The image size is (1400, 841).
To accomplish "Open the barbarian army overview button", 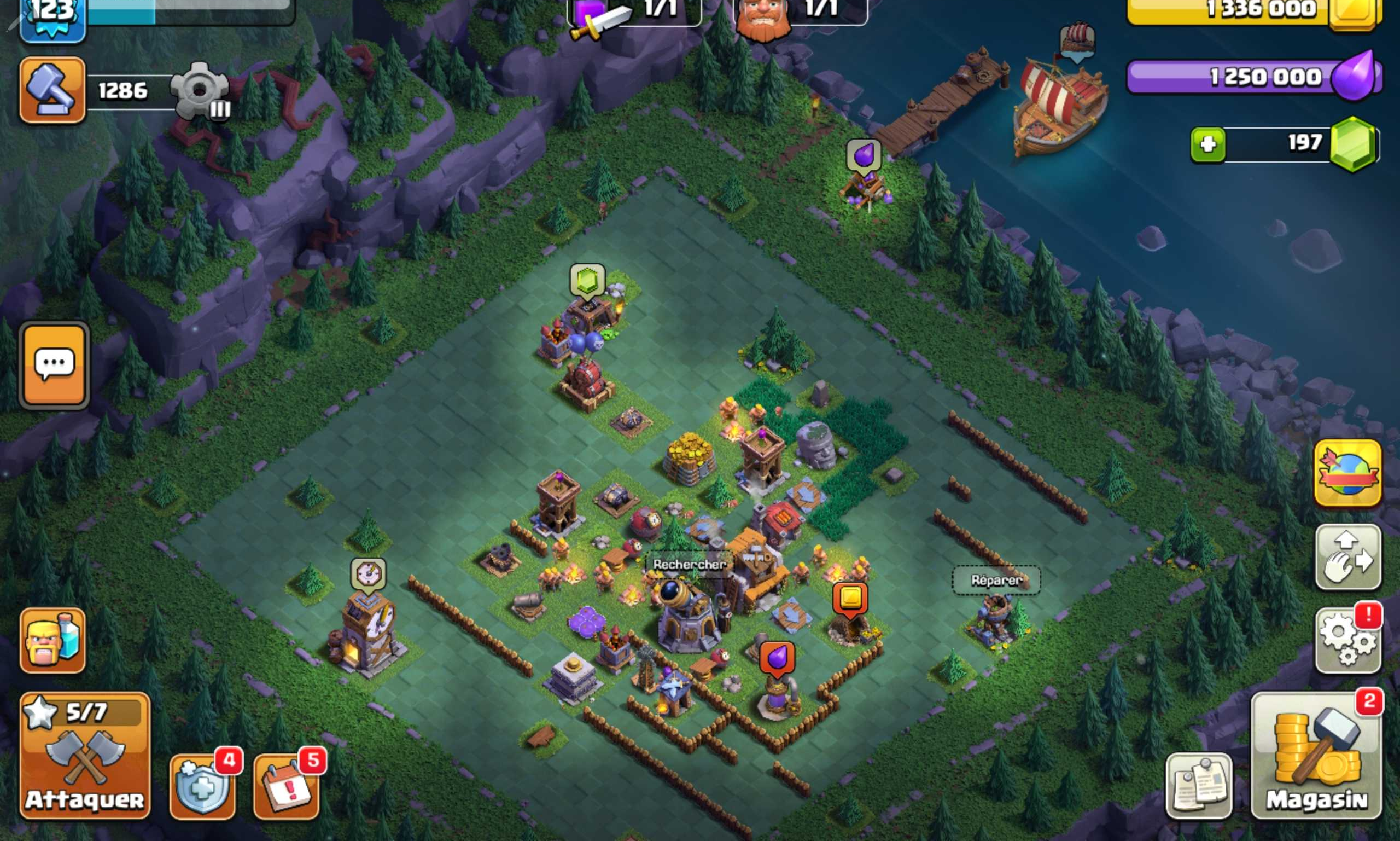I will coord(52,641).
